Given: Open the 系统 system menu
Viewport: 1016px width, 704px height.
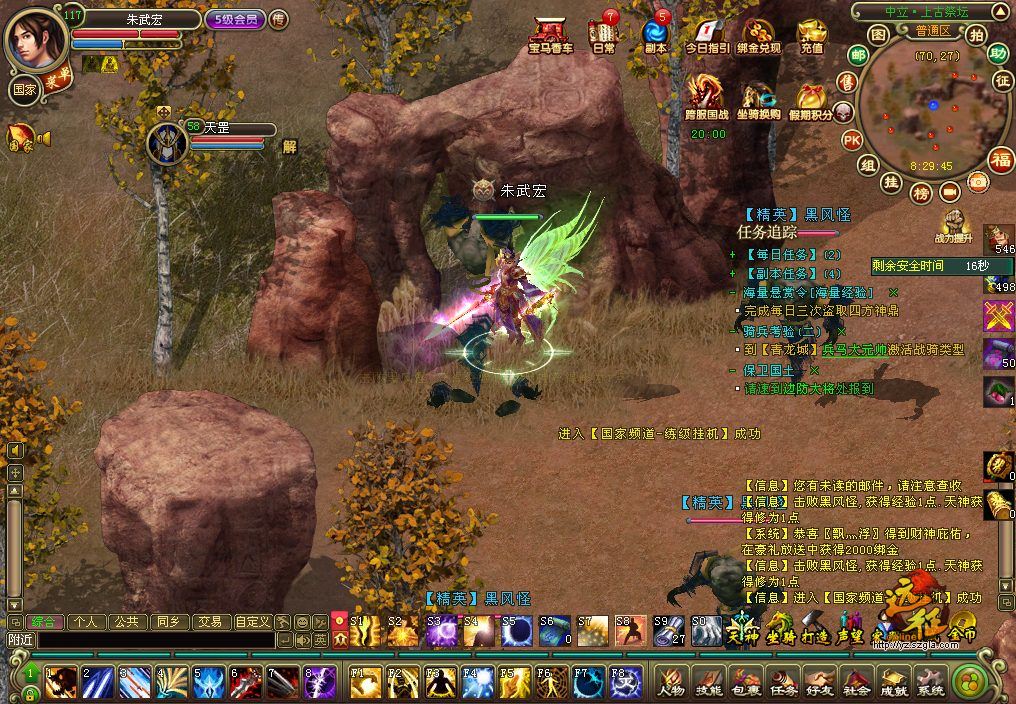Looking at the screenshot, I should (931, 681).
